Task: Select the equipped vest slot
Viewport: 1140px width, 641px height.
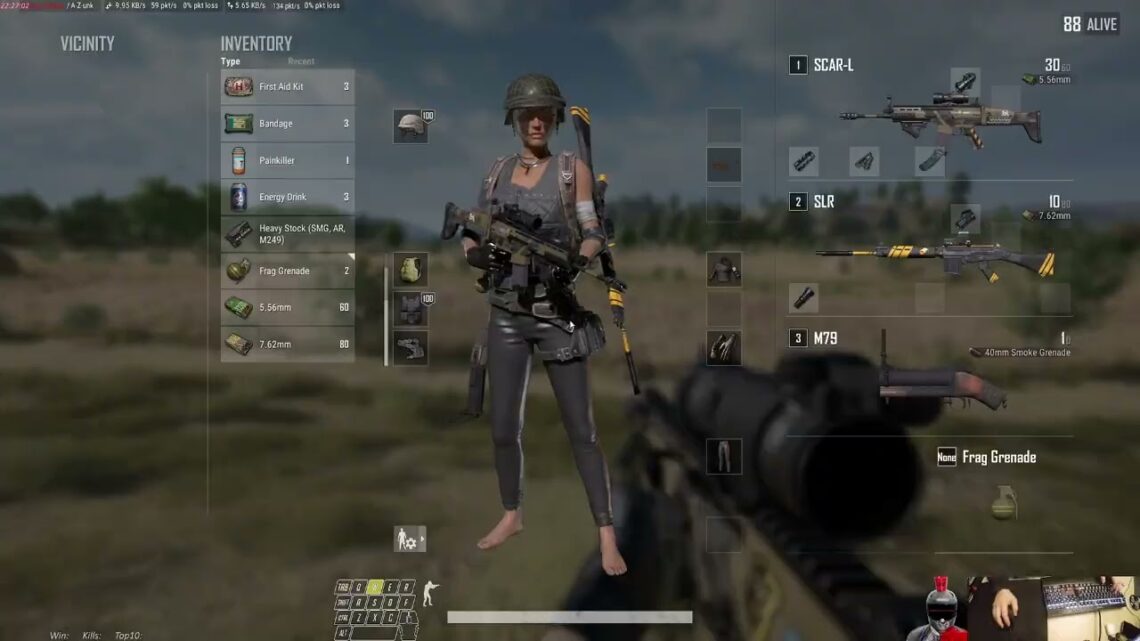Action: tap(410, 309)
